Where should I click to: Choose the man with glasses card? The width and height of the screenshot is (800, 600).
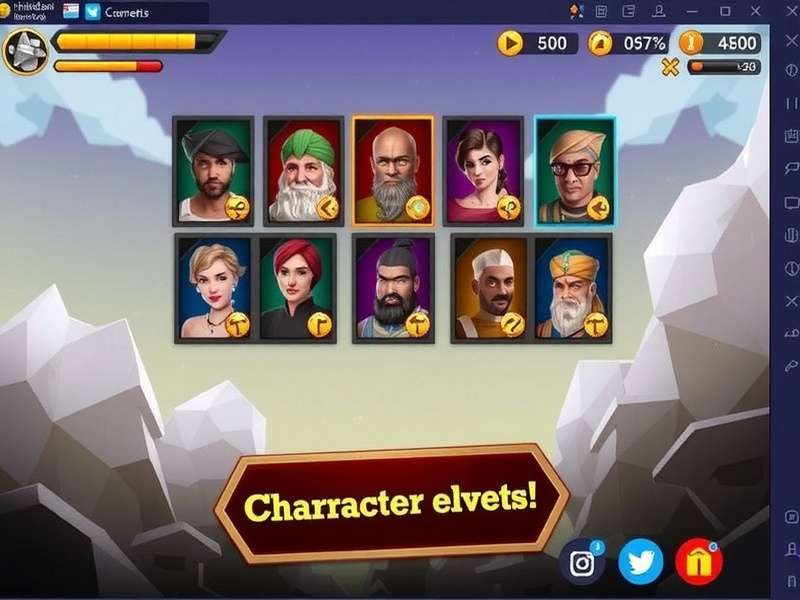575,170
